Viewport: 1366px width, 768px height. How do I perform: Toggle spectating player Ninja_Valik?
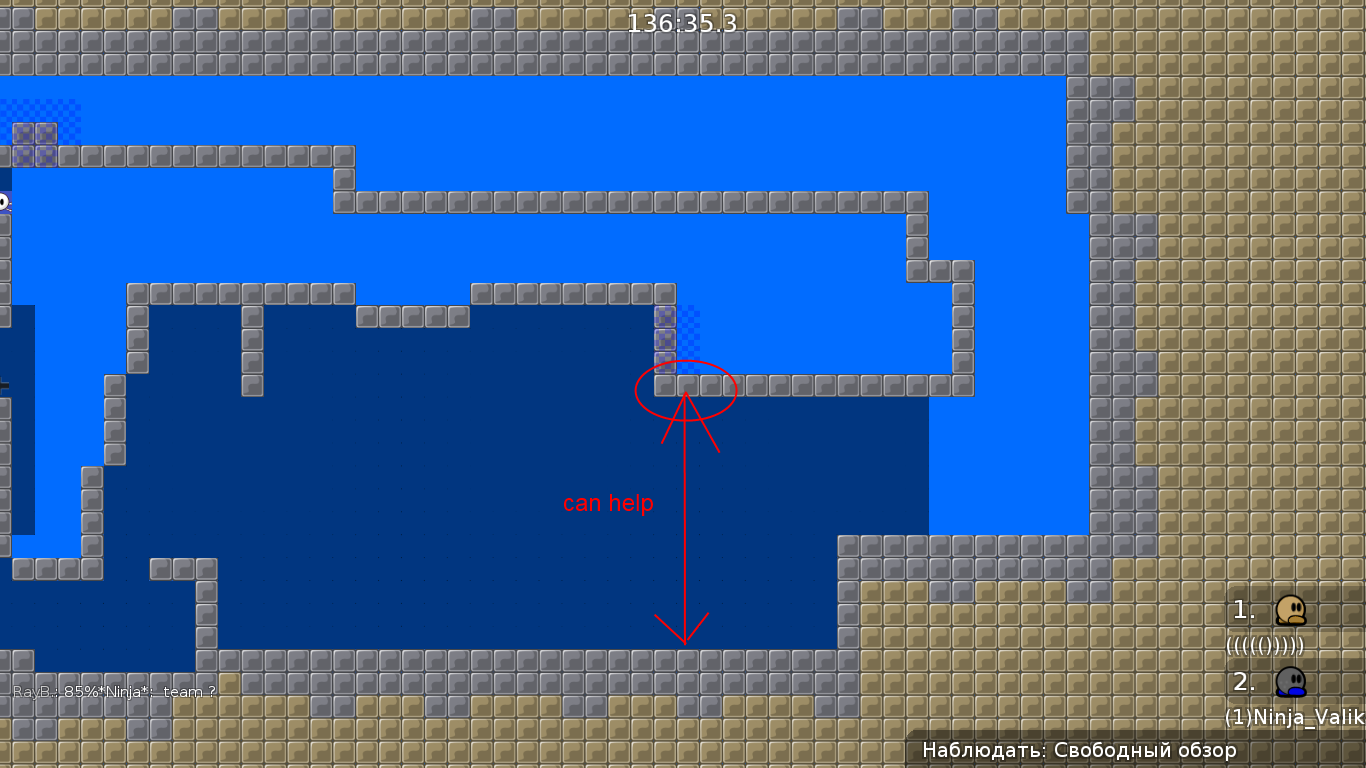pyautogui.click(x=1293, y=717)
